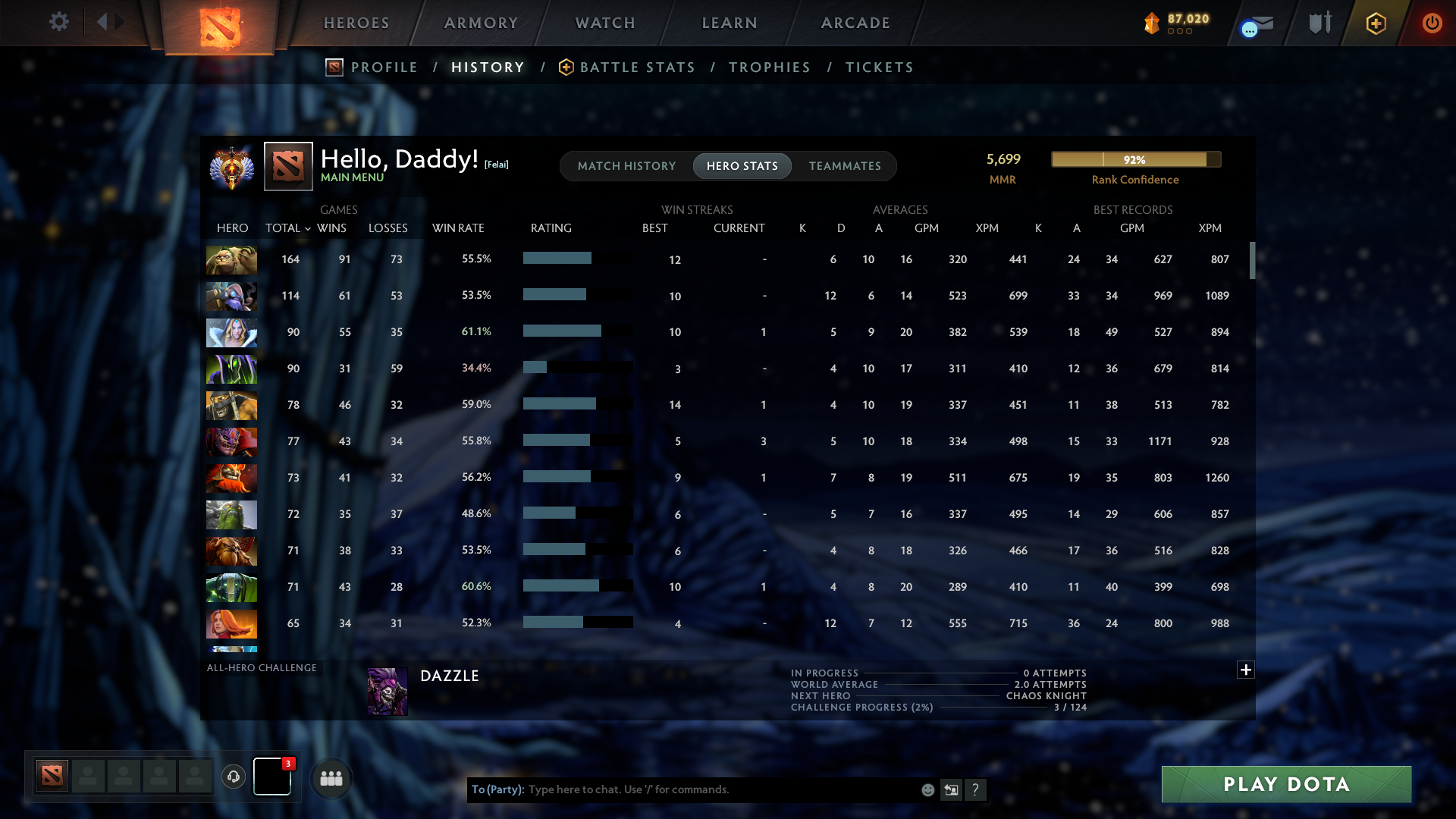Toggle the TOTAL column sort order
Screen dimensions: 1456x819
pyautogui.click(x=287, y=227)
